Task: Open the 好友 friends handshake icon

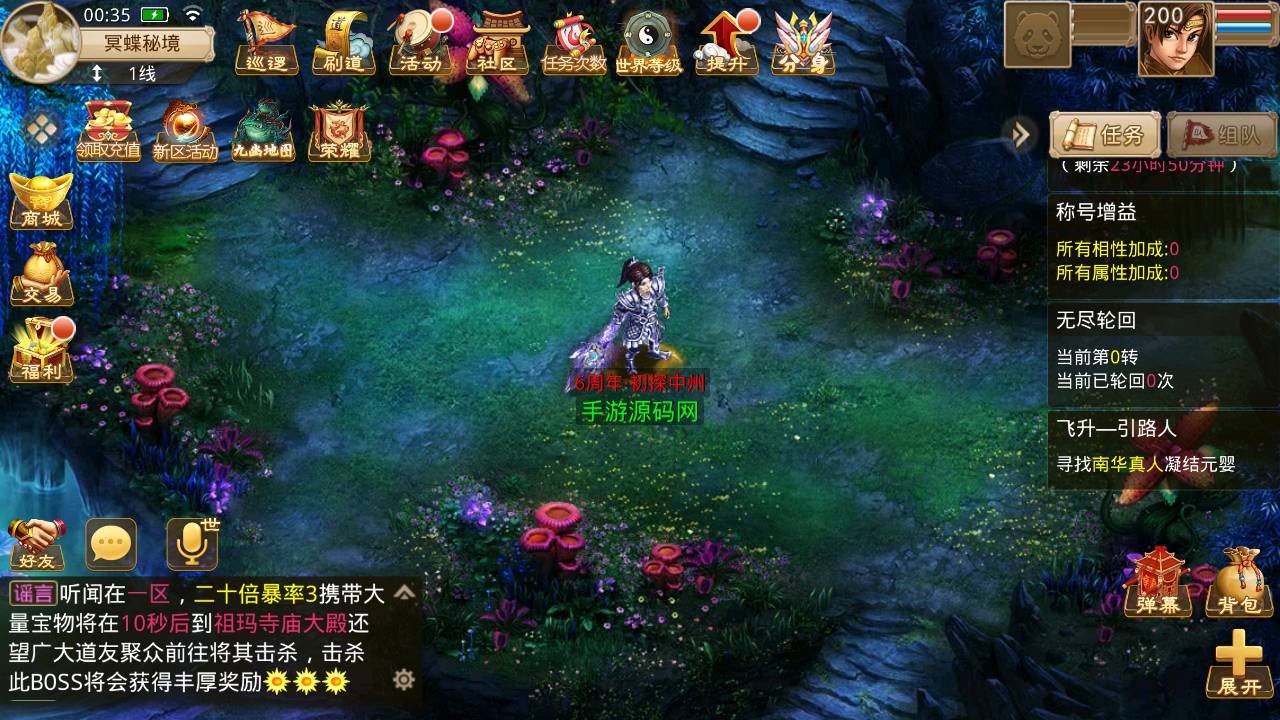Action: (36, 544)
